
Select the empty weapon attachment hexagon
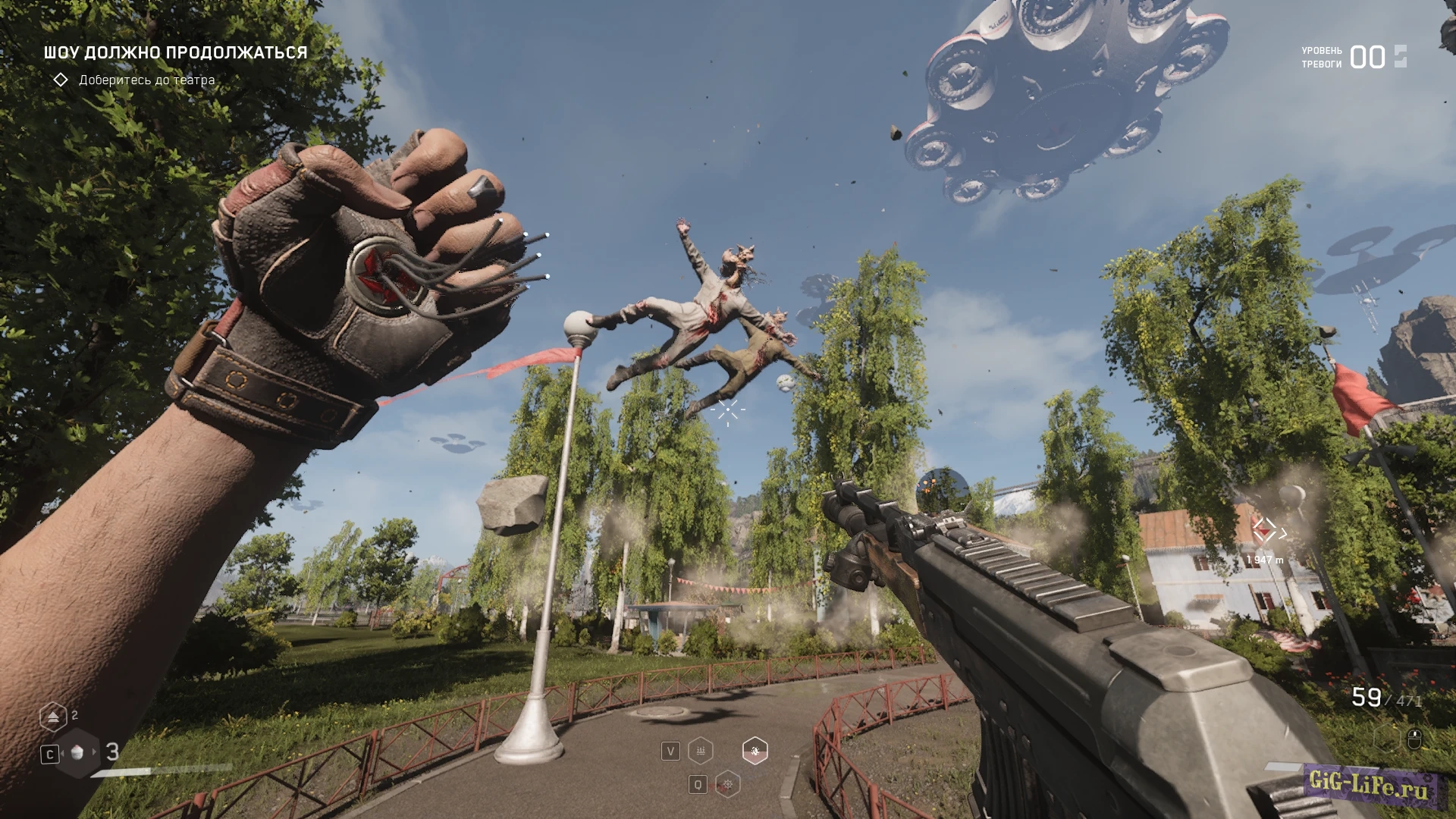pyautogui.click(x=1387, y=738)
